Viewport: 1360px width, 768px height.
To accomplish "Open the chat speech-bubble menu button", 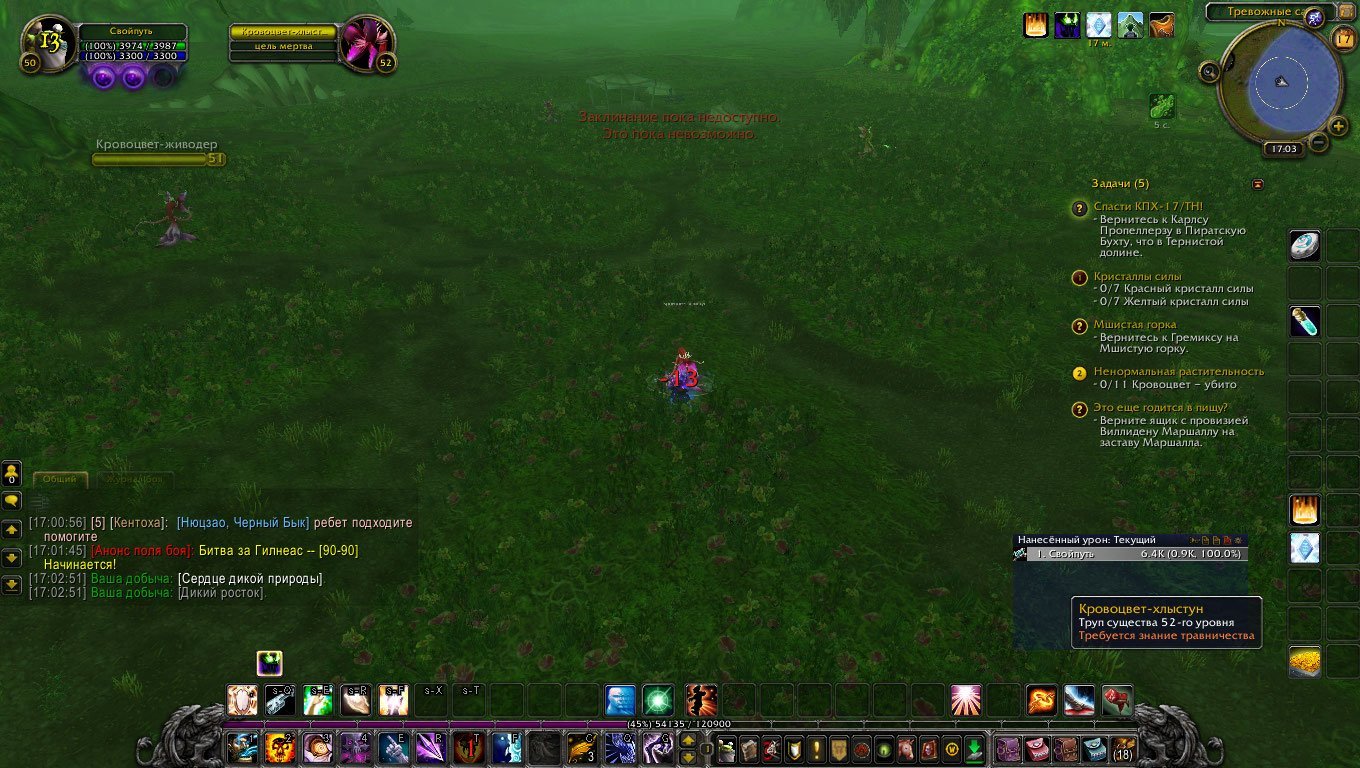I will coord(12,500).
